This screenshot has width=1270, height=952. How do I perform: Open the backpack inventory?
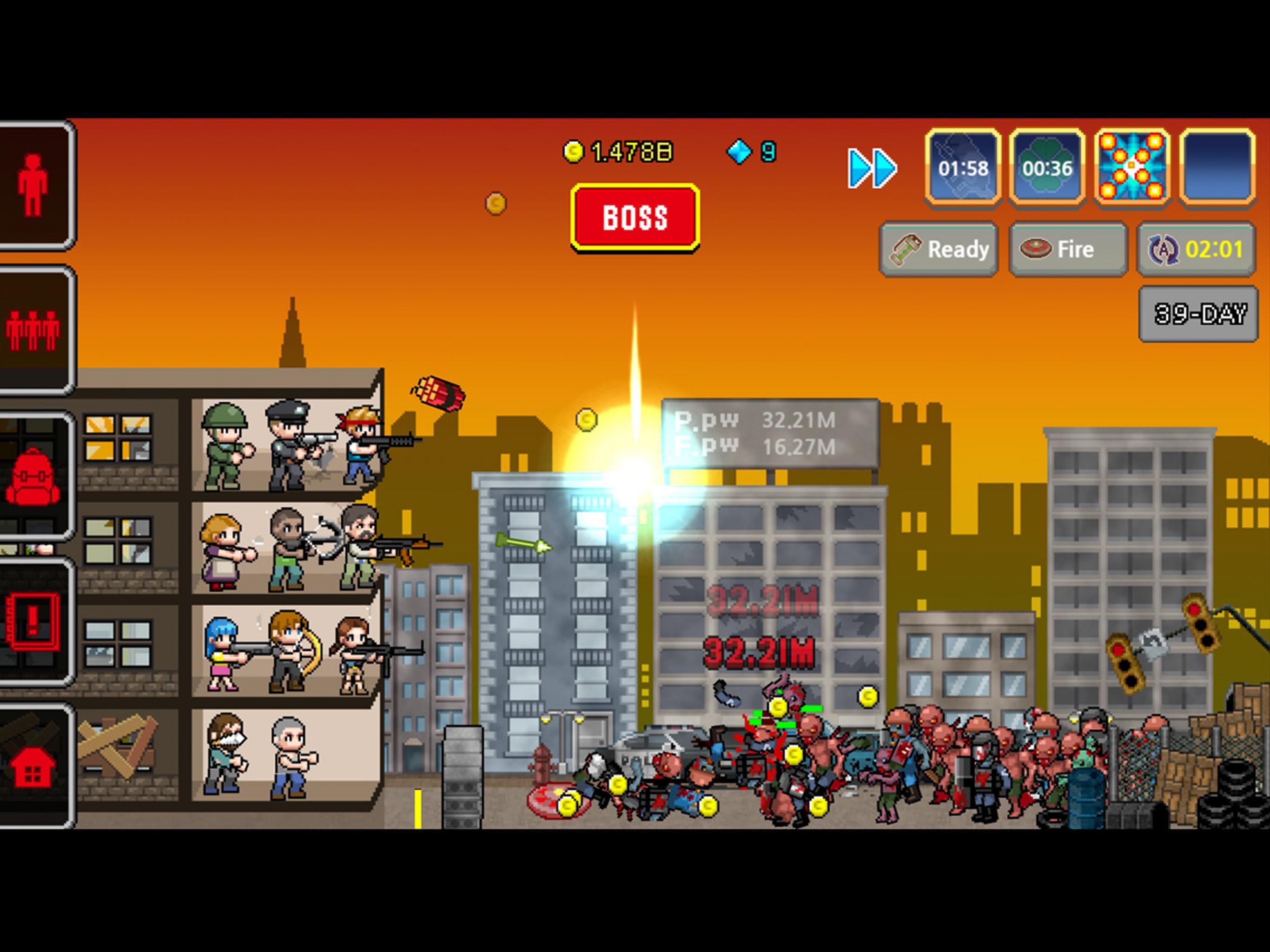click(33, 476)
